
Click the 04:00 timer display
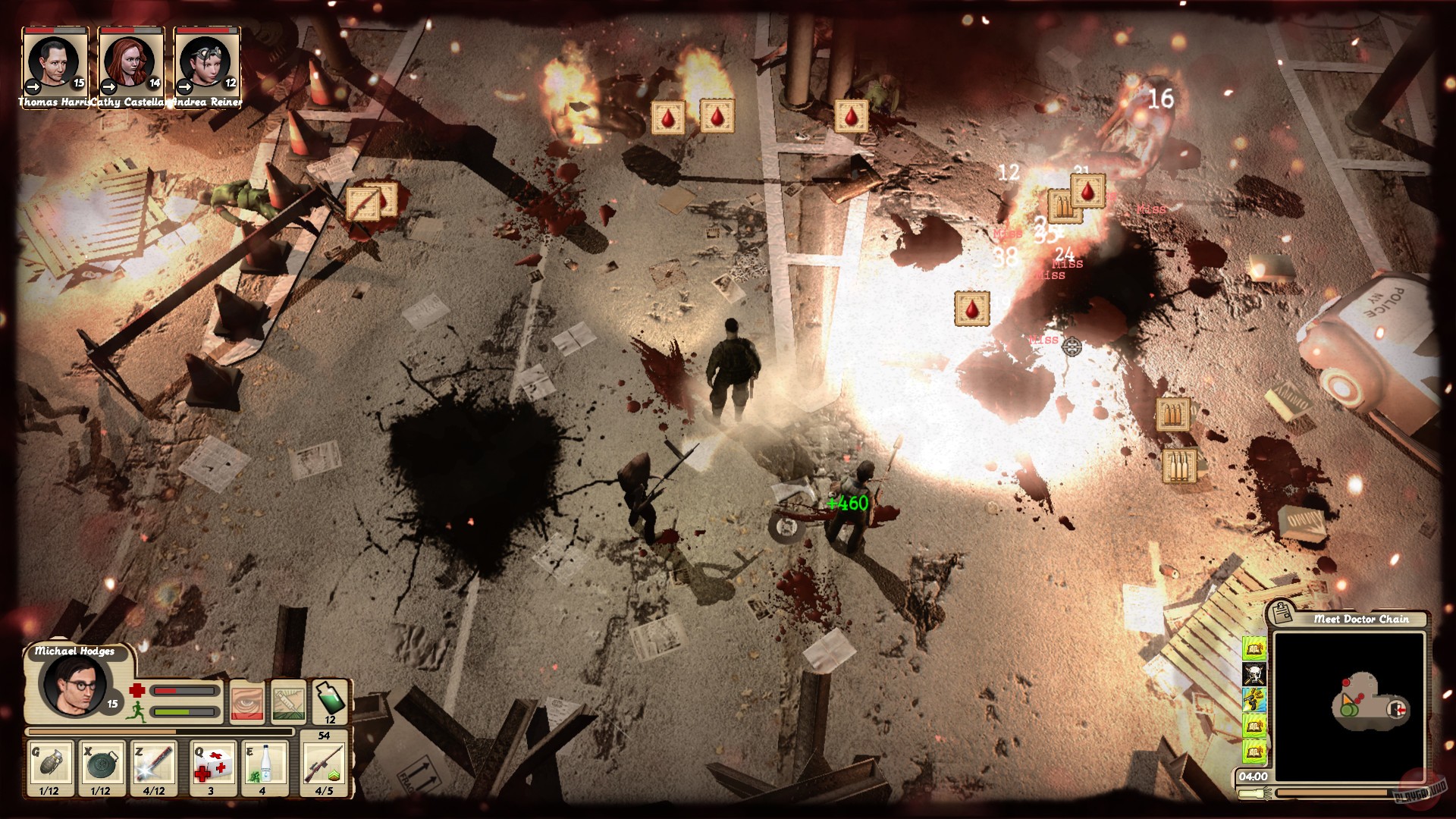coord(1253,776)
